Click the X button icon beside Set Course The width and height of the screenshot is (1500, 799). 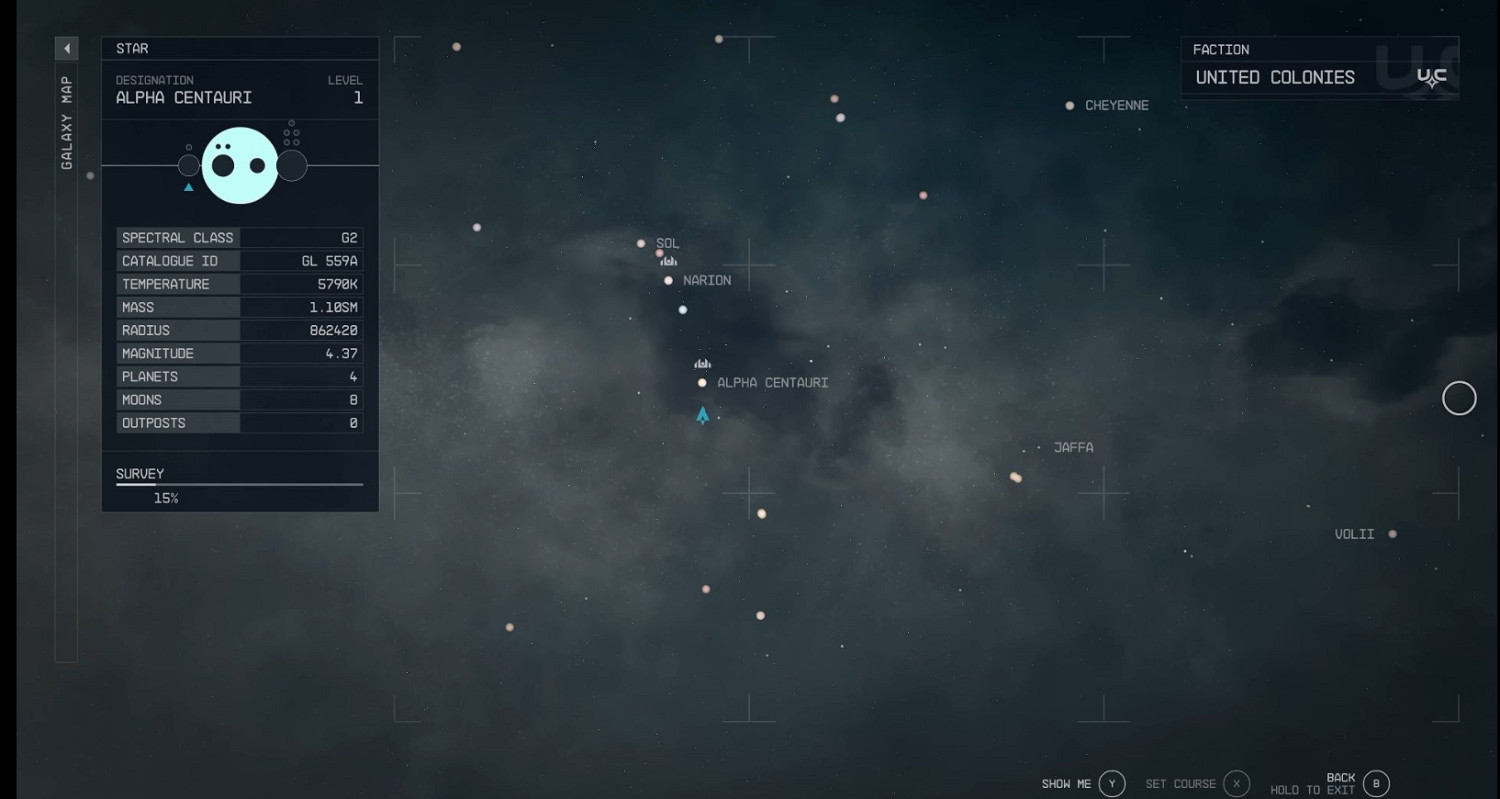pyautogui.click(x=1237, y=783)
